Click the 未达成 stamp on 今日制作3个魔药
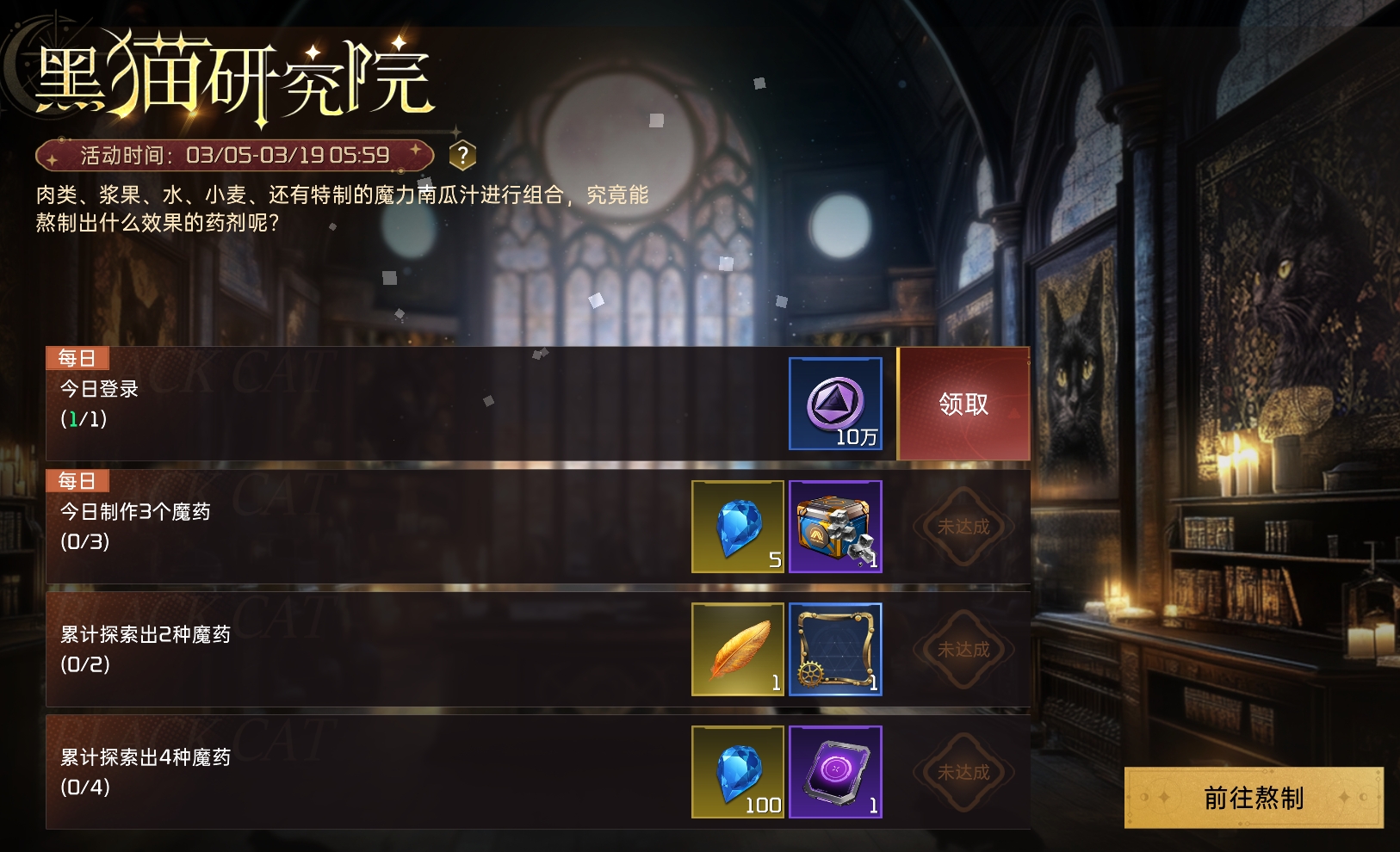 (x=963, y=527)
